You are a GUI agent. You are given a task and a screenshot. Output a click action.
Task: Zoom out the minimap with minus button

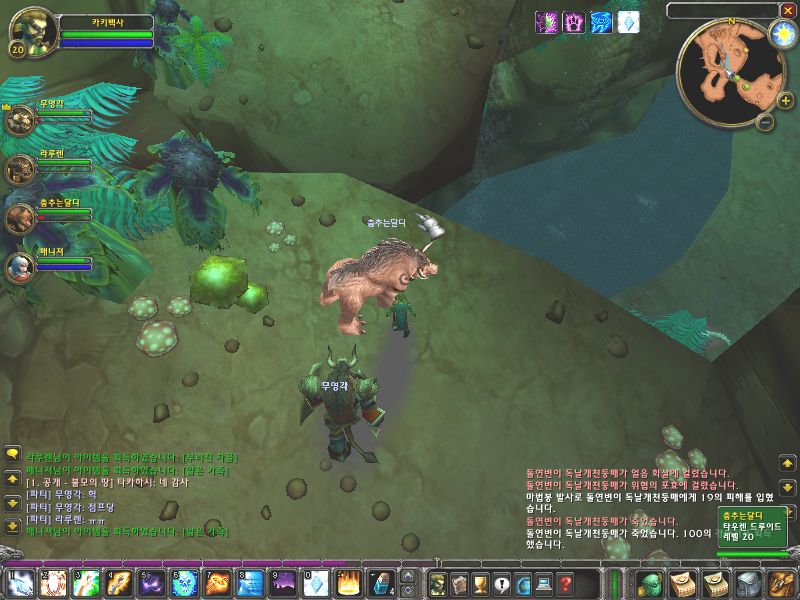point(764,122)
